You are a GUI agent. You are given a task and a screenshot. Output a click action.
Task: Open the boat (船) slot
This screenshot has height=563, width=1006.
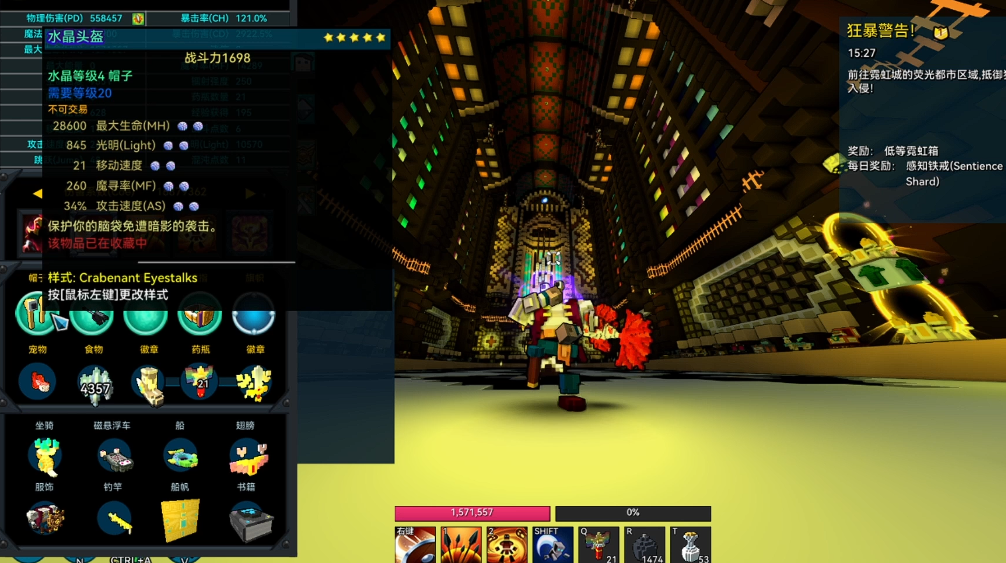(180, 456)
